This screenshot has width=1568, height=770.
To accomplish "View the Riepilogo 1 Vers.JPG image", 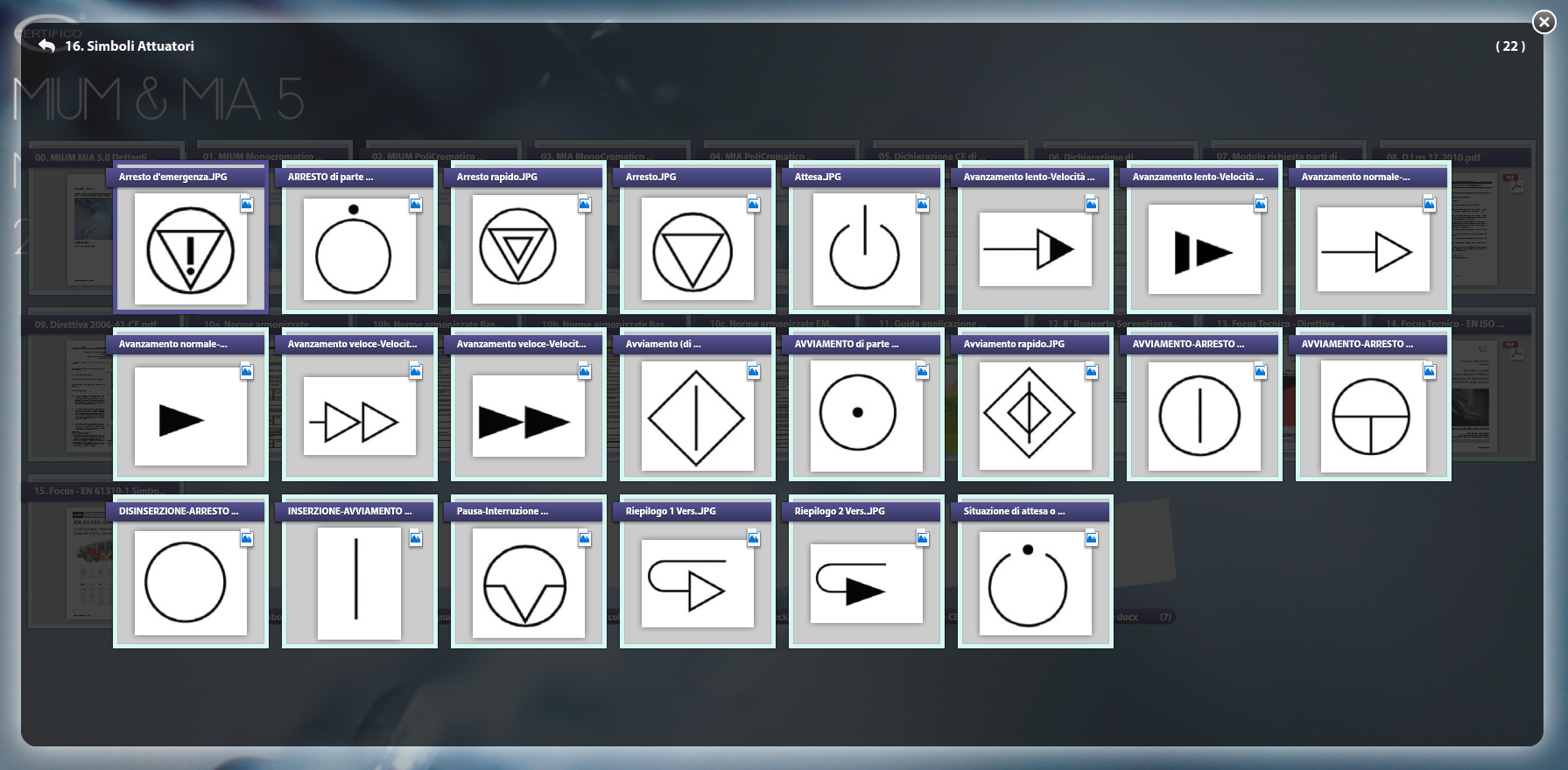I will (x=697, y=584).
